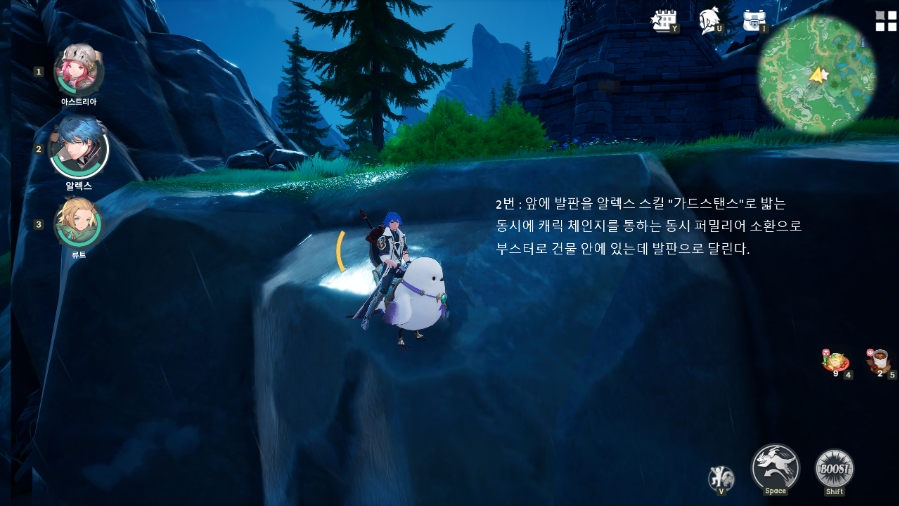Open the four-square grid menu

pyautogui.click(x=885, y=21)
